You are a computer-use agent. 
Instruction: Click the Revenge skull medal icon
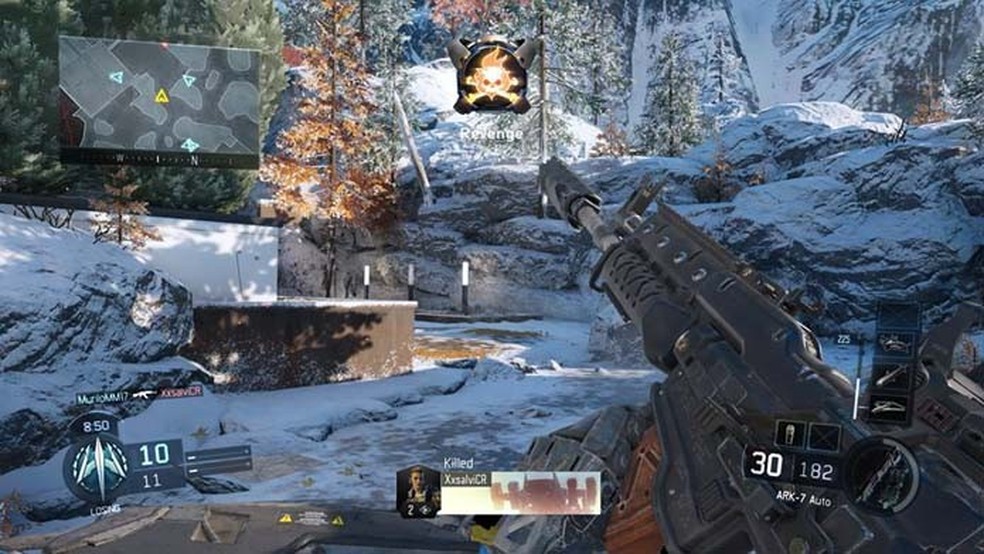[x=490, y=76]
